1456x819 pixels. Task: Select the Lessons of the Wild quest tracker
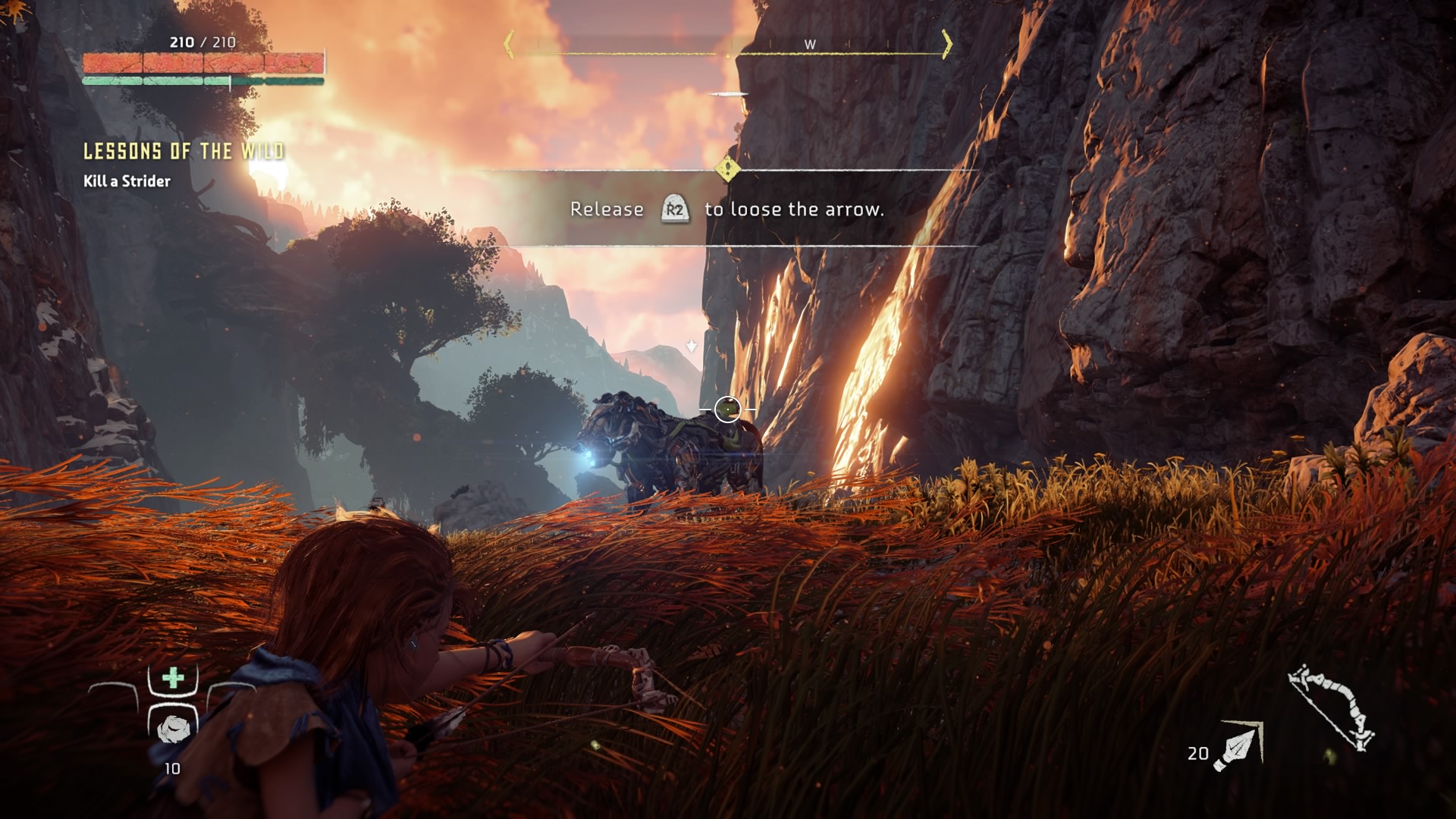(184, 152)
